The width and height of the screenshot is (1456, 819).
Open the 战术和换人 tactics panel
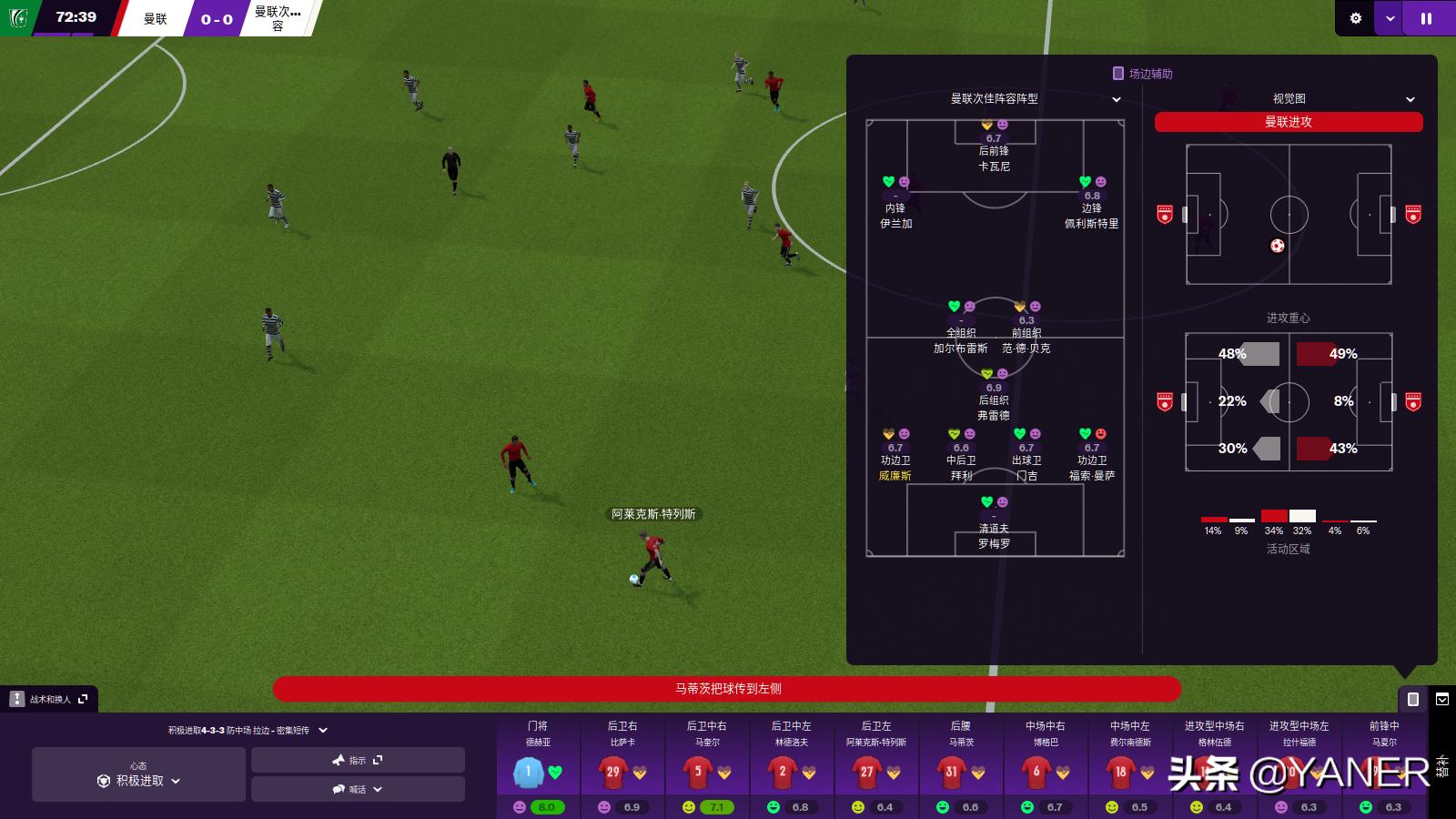[50, 699]
